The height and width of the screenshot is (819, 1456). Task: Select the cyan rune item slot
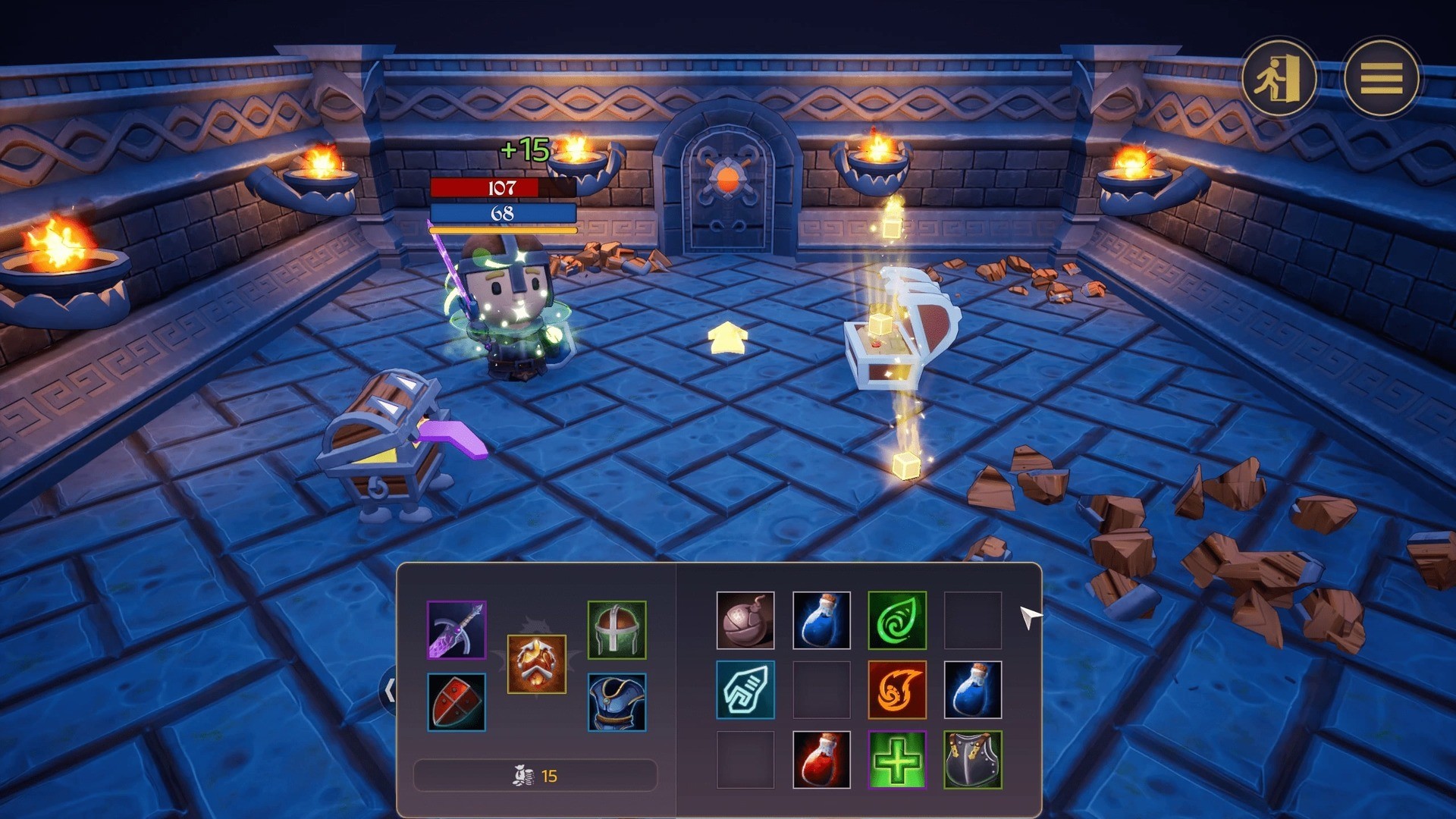tap(745, 690)
